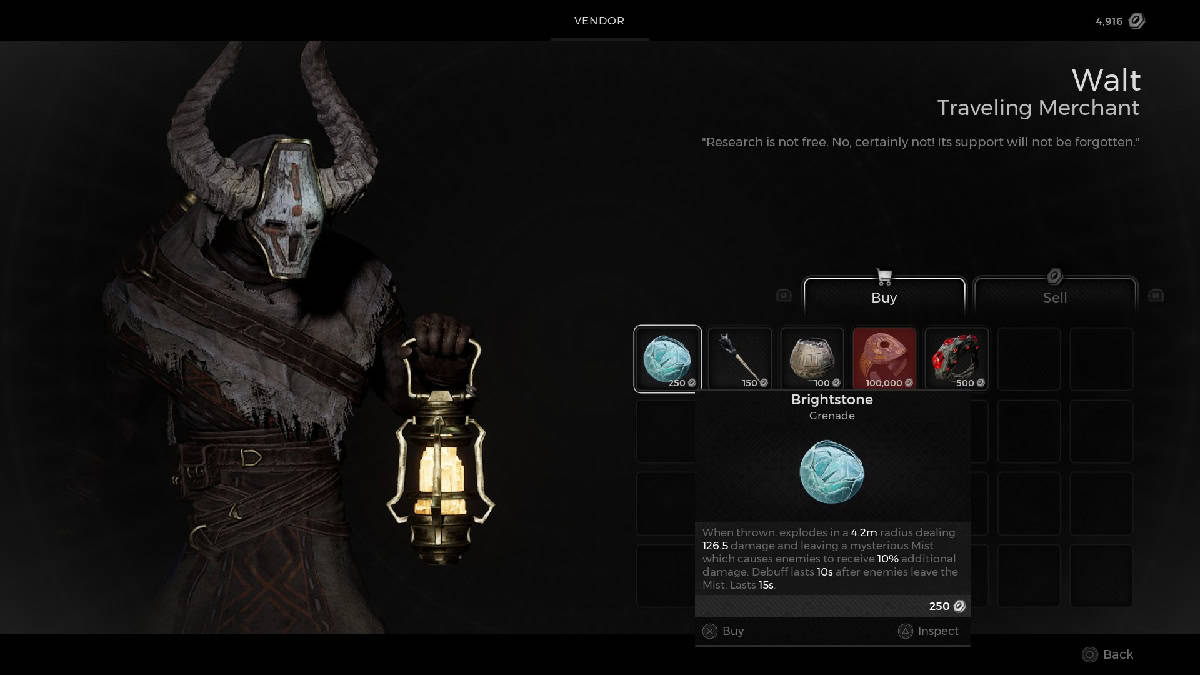Select the Brightstone grenade slot
The image size is (1200, 675).
[667, 359]
